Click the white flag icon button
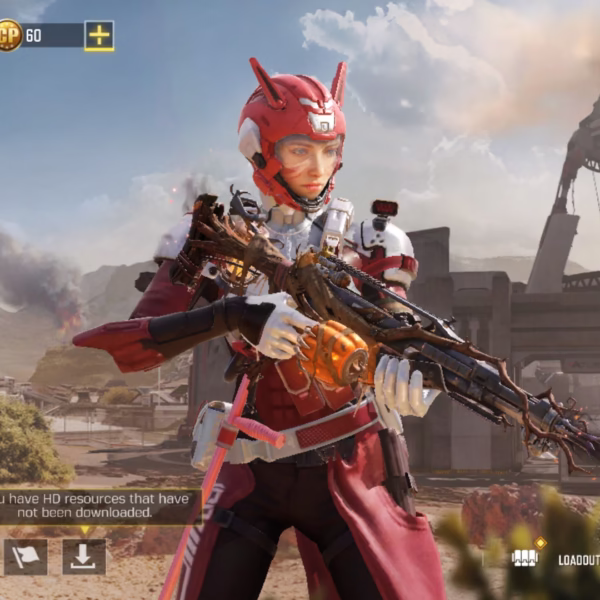This screenshot has height=600, width=600. pos(25,557)
